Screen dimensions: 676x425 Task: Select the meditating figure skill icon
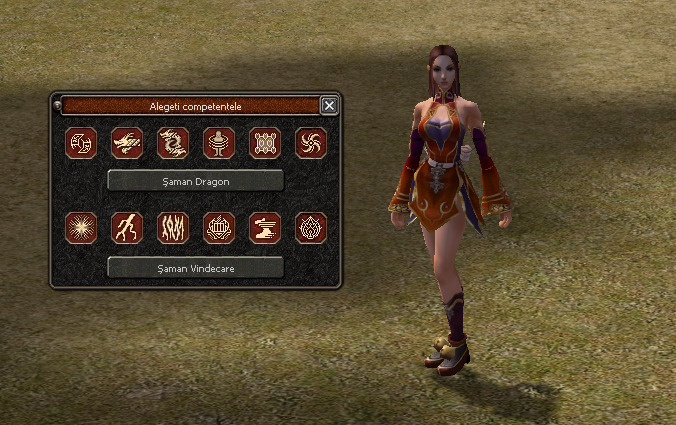click(x=219, y=143)
